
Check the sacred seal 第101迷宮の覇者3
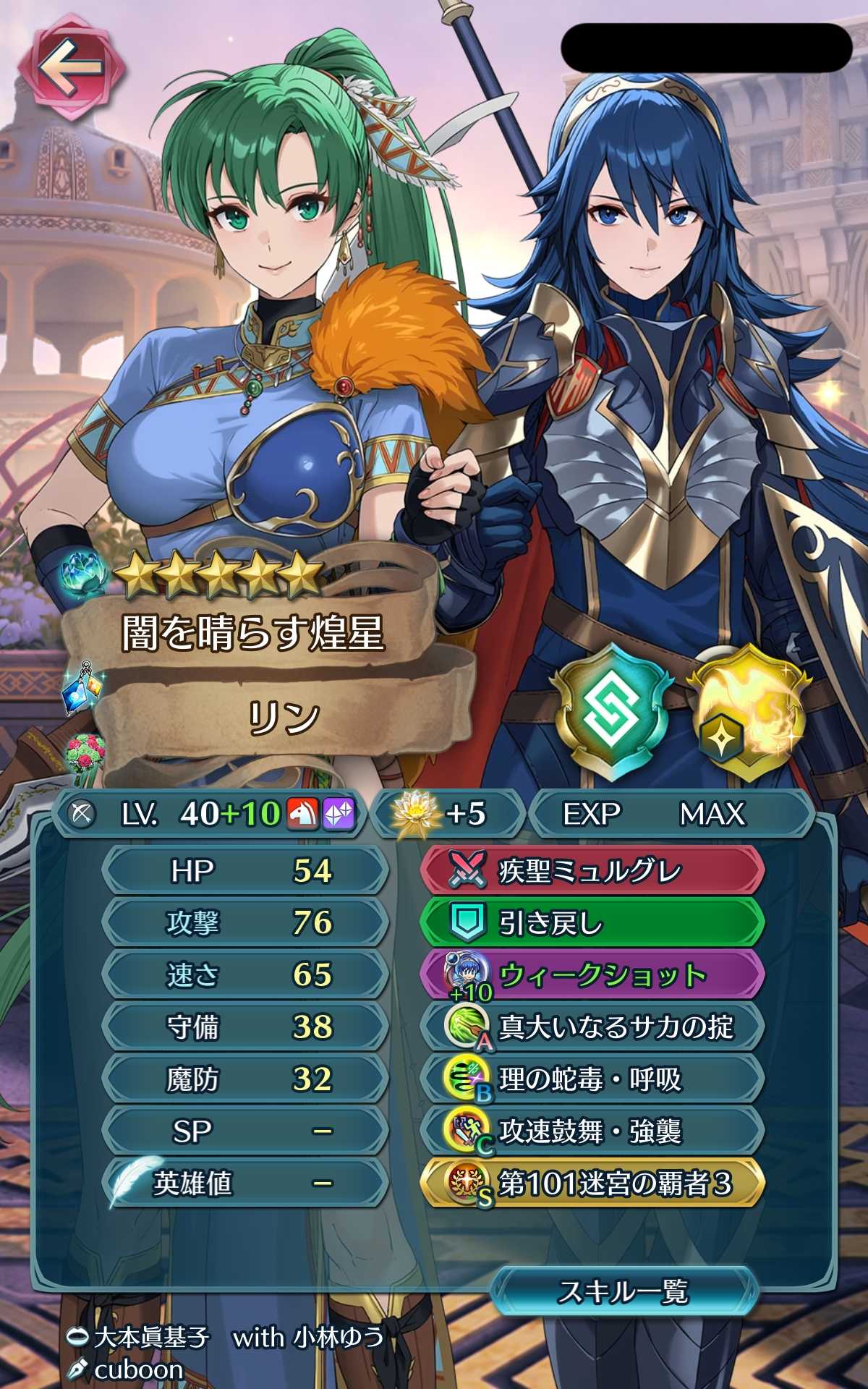point(592,1184)
